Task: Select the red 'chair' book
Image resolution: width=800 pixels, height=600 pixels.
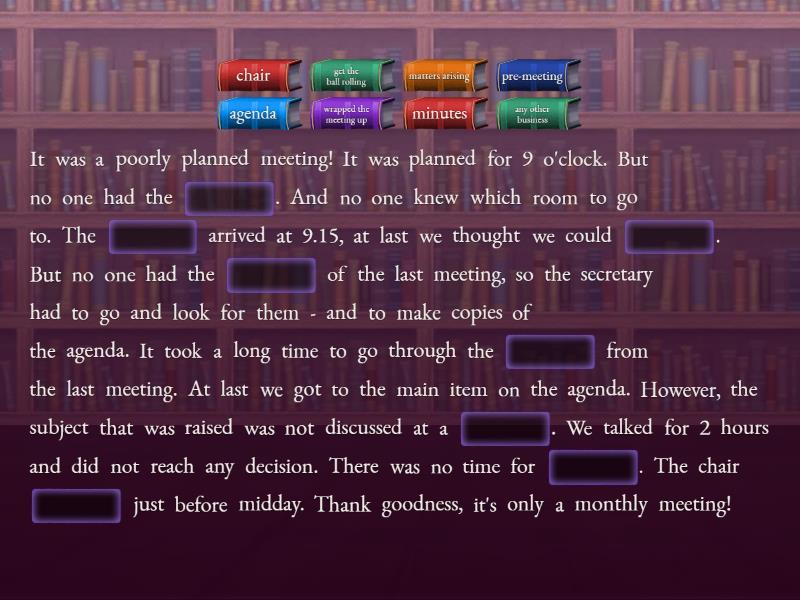Action: pyautogui.click(x=258, y=76)
